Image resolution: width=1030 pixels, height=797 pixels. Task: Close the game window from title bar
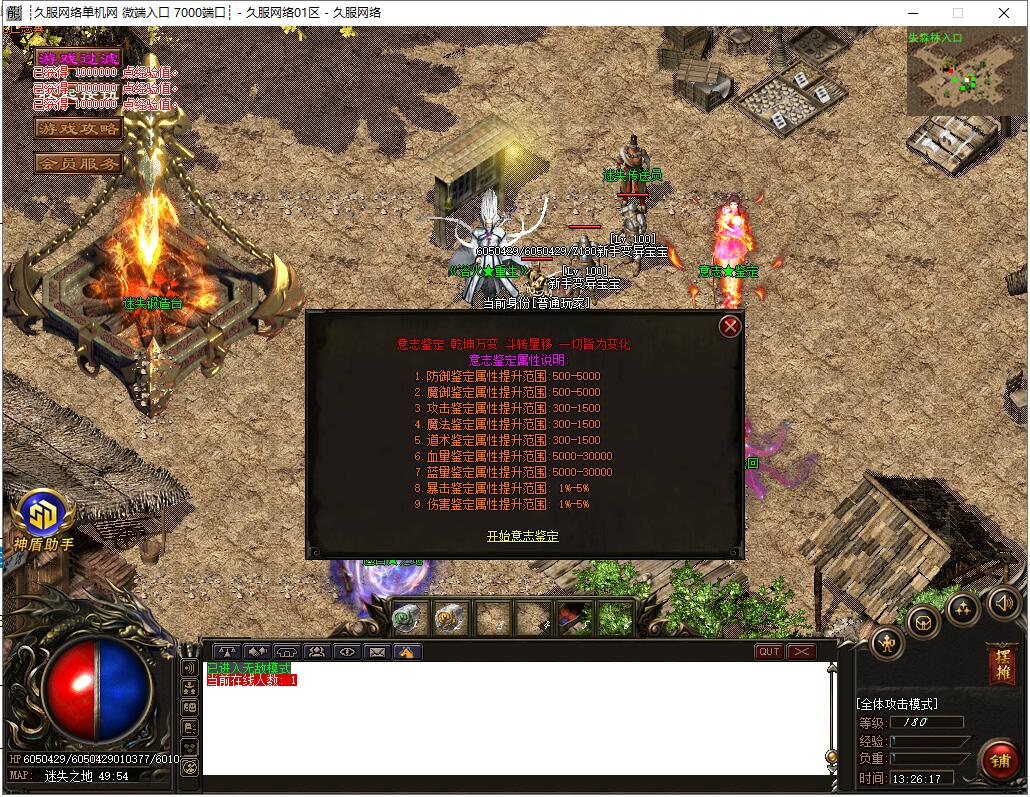click(x=1004, y=13)
